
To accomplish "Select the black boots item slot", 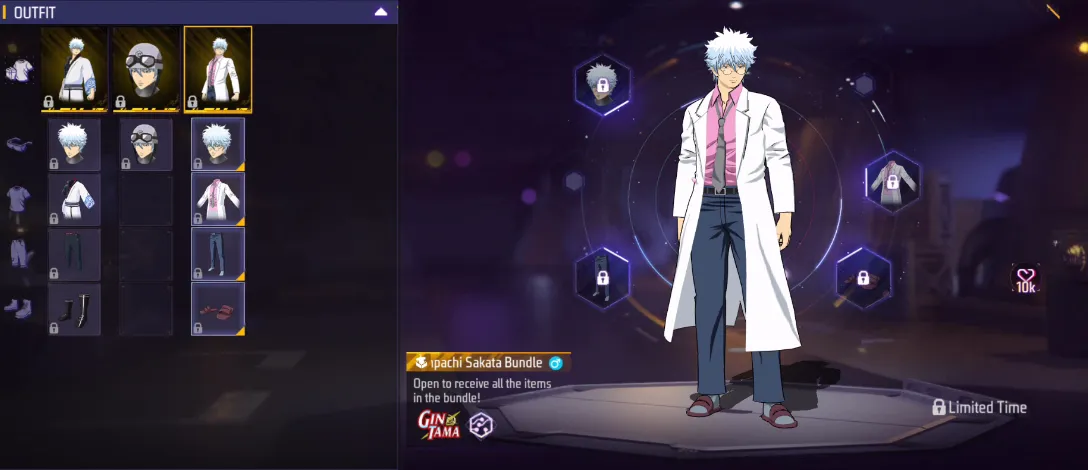I will (74, 309).
